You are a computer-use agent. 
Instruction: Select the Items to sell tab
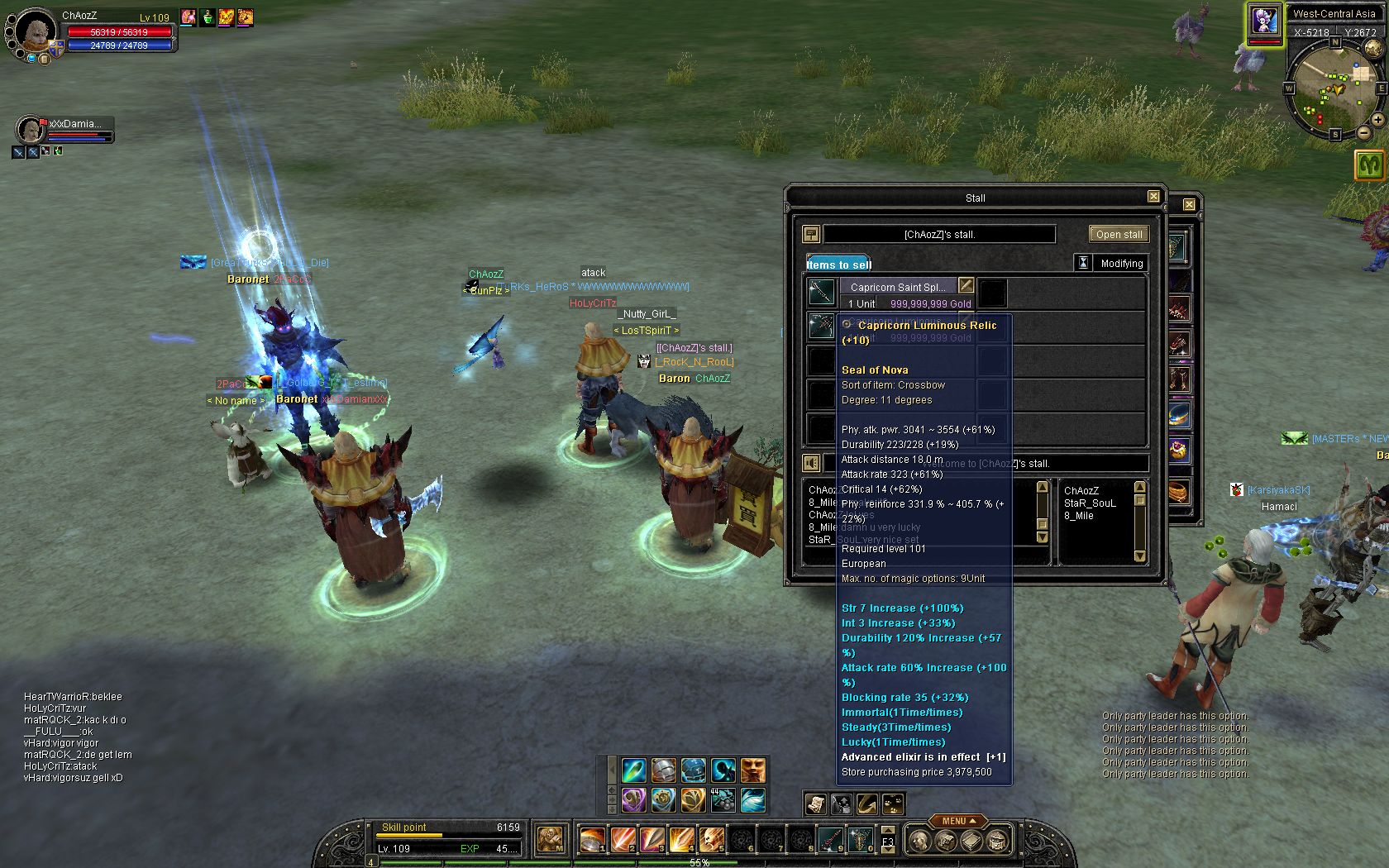click(838, 264)
